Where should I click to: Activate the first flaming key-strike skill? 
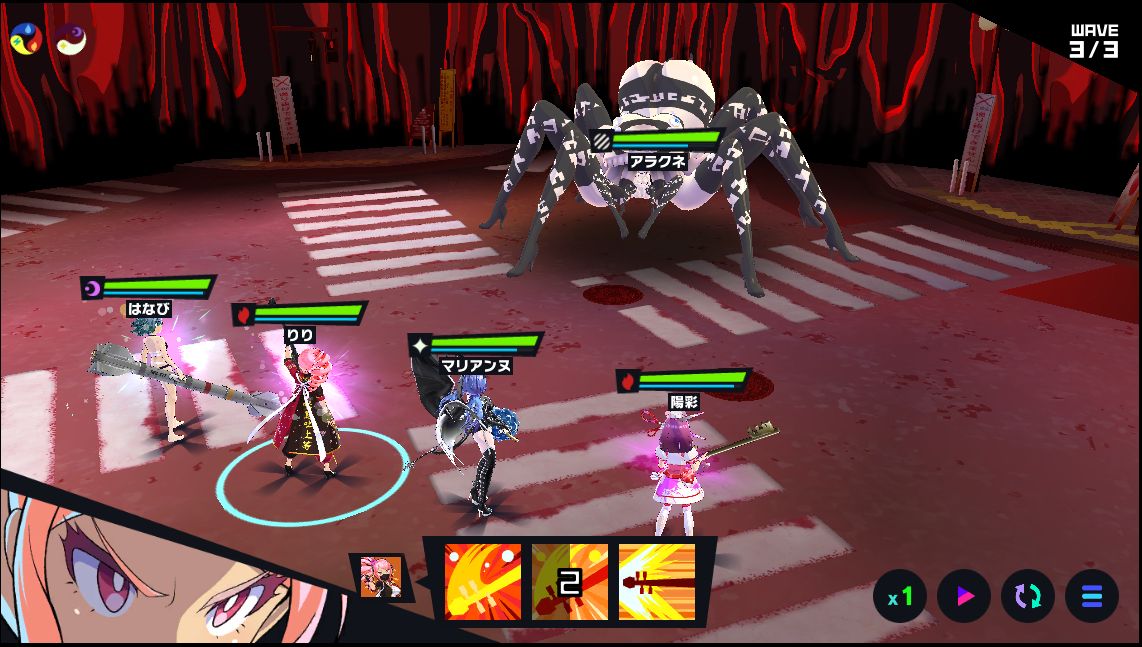pos(483,582)
